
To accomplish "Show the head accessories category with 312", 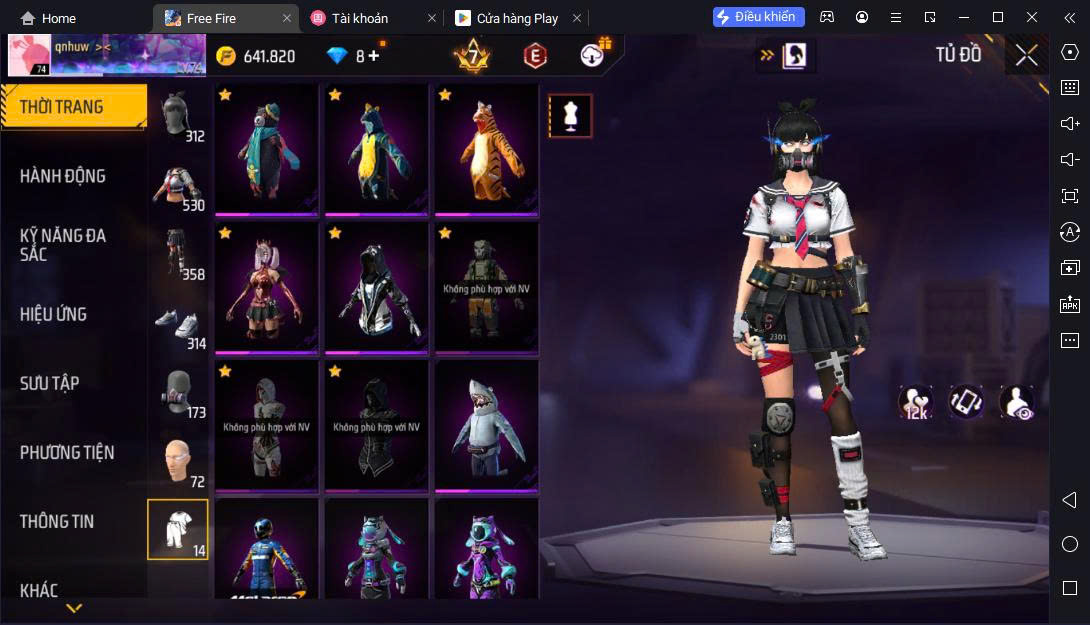I will coord(178,118).
